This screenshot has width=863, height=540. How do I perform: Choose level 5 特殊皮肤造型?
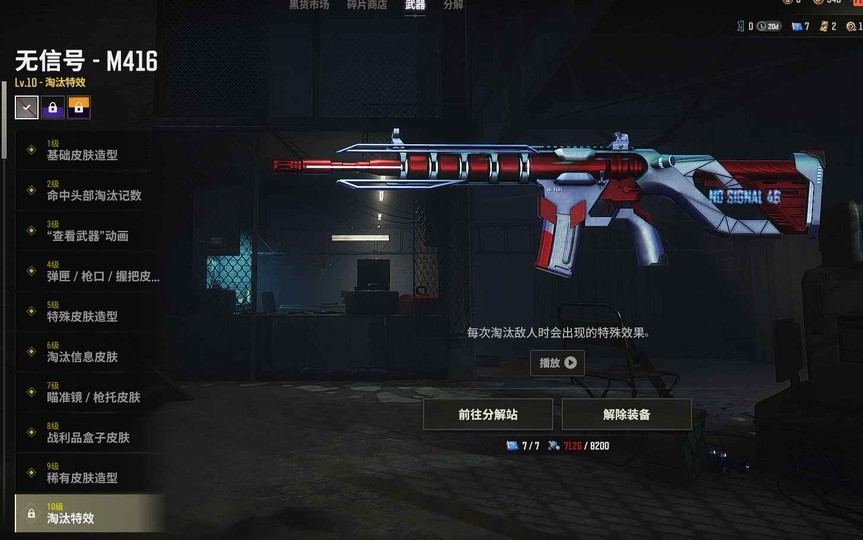click(x=82, y=316)
